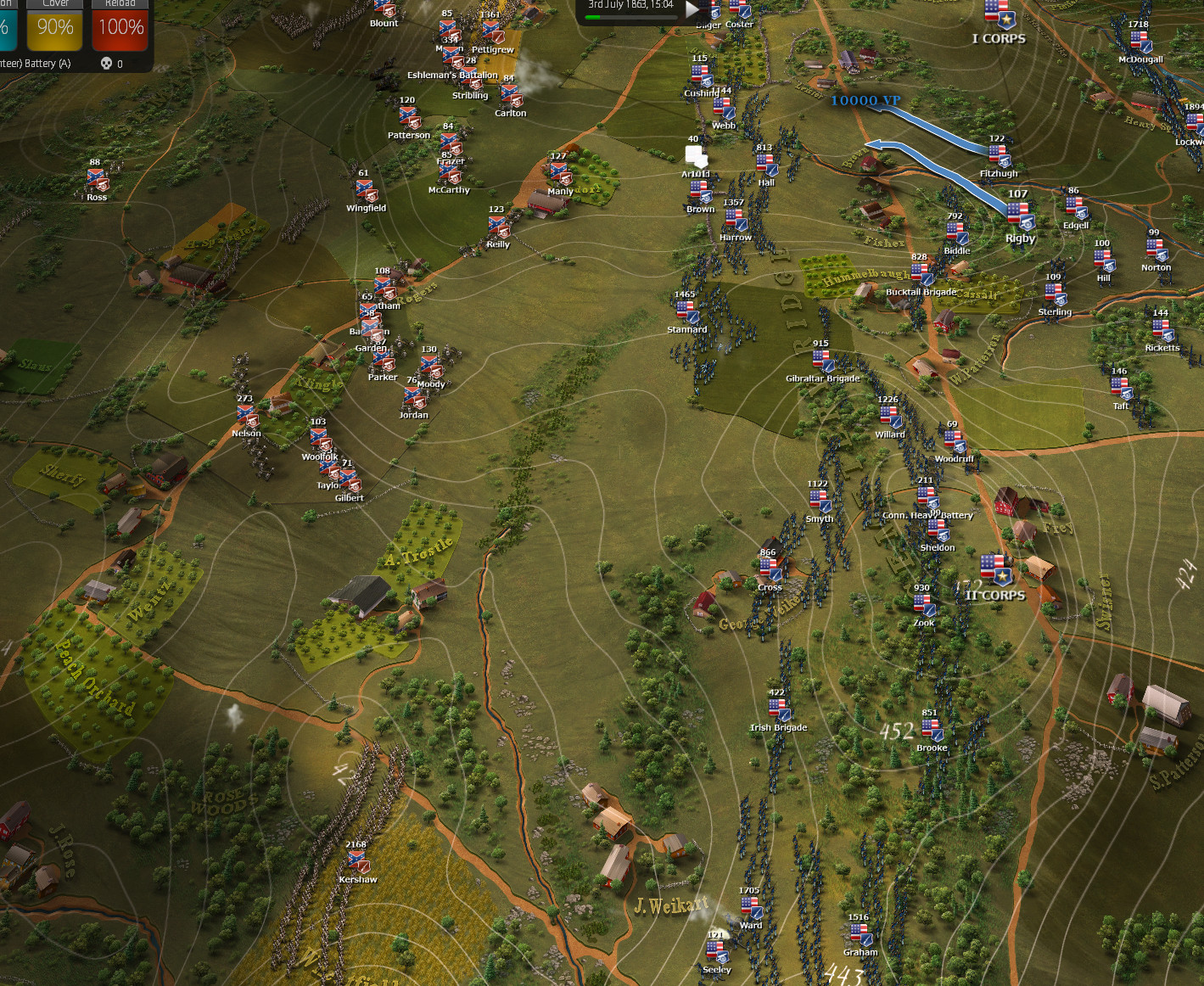Select the II Corps commander flag
1204x986 pixels.
click(994, 569)
